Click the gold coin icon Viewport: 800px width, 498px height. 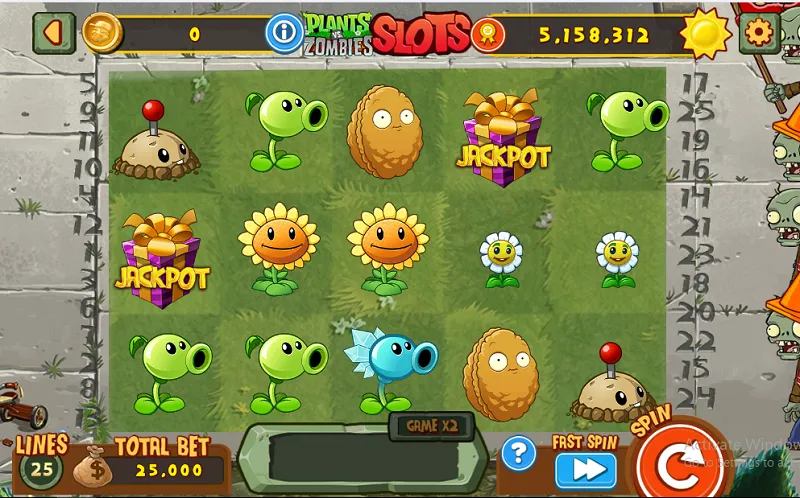click(101, 34)
